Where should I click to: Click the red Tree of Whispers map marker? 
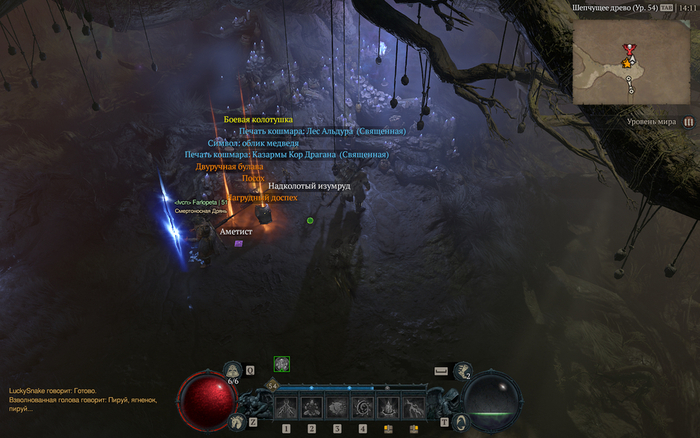[628, 48]
